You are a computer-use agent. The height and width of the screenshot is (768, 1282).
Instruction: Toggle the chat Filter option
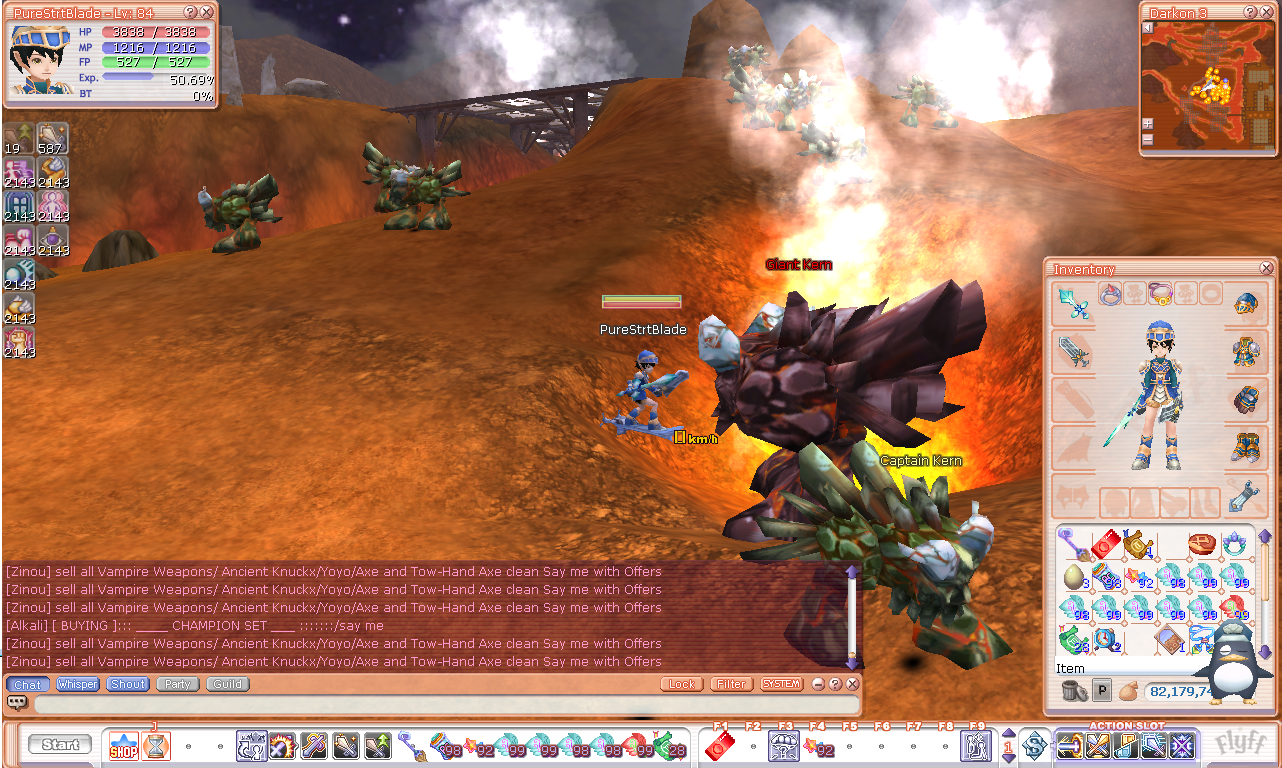[731, 684]
